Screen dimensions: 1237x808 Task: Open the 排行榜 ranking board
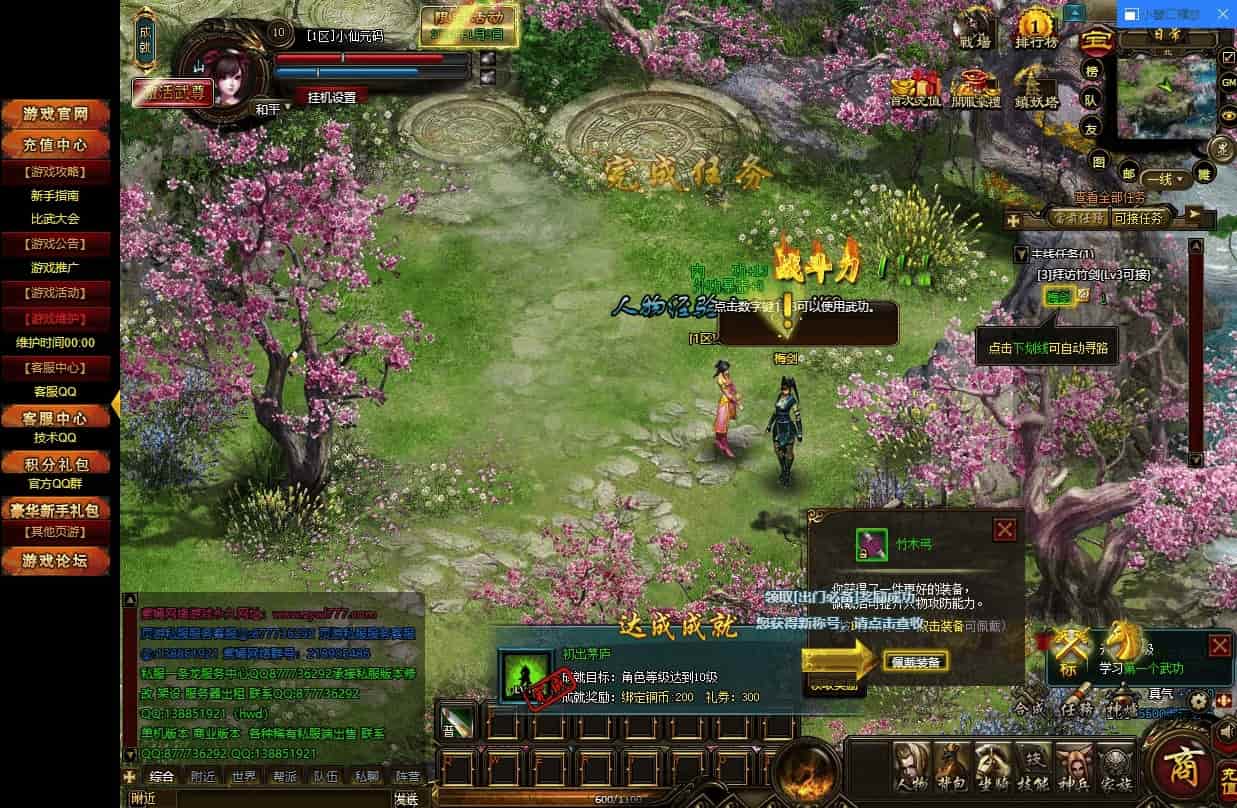pos(1036,29)
